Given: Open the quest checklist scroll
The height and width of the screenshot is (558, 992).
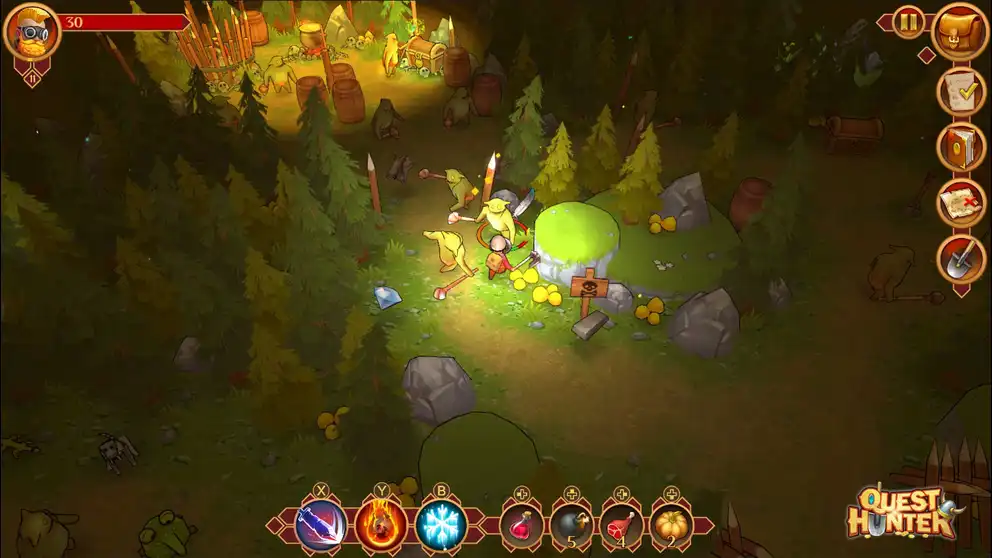Looking at the screenshot, I should click(x=960, y=92).
